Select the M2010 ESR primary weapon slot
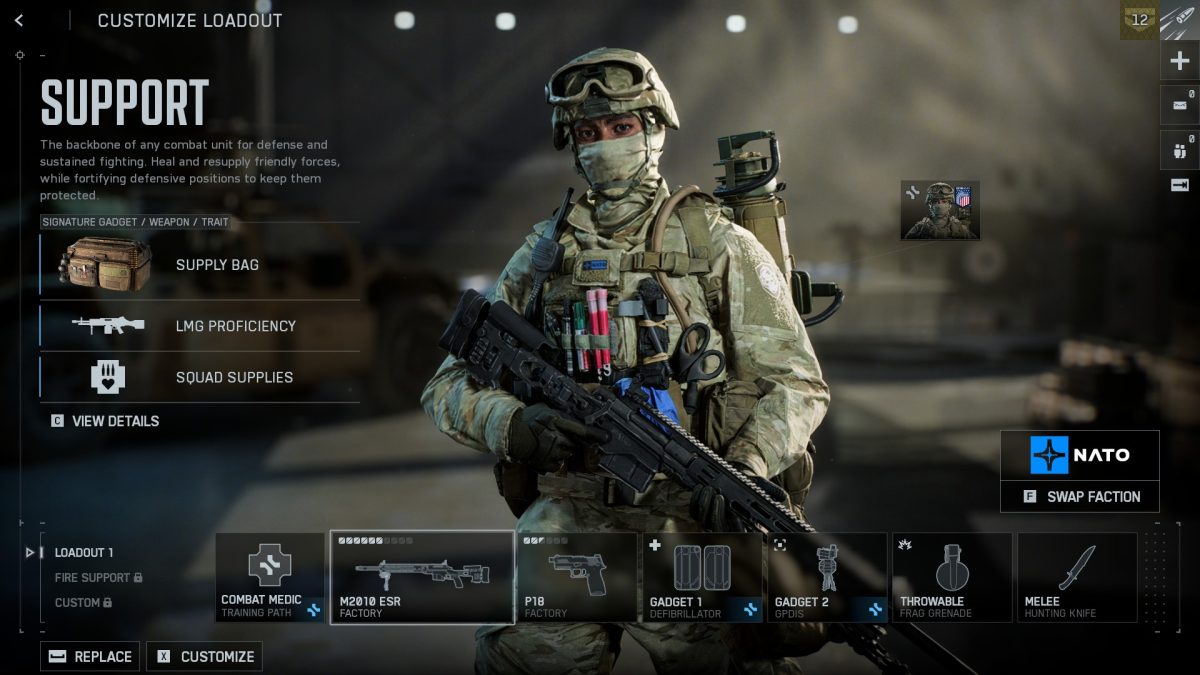1200x675 pixels. click(421, 578)
